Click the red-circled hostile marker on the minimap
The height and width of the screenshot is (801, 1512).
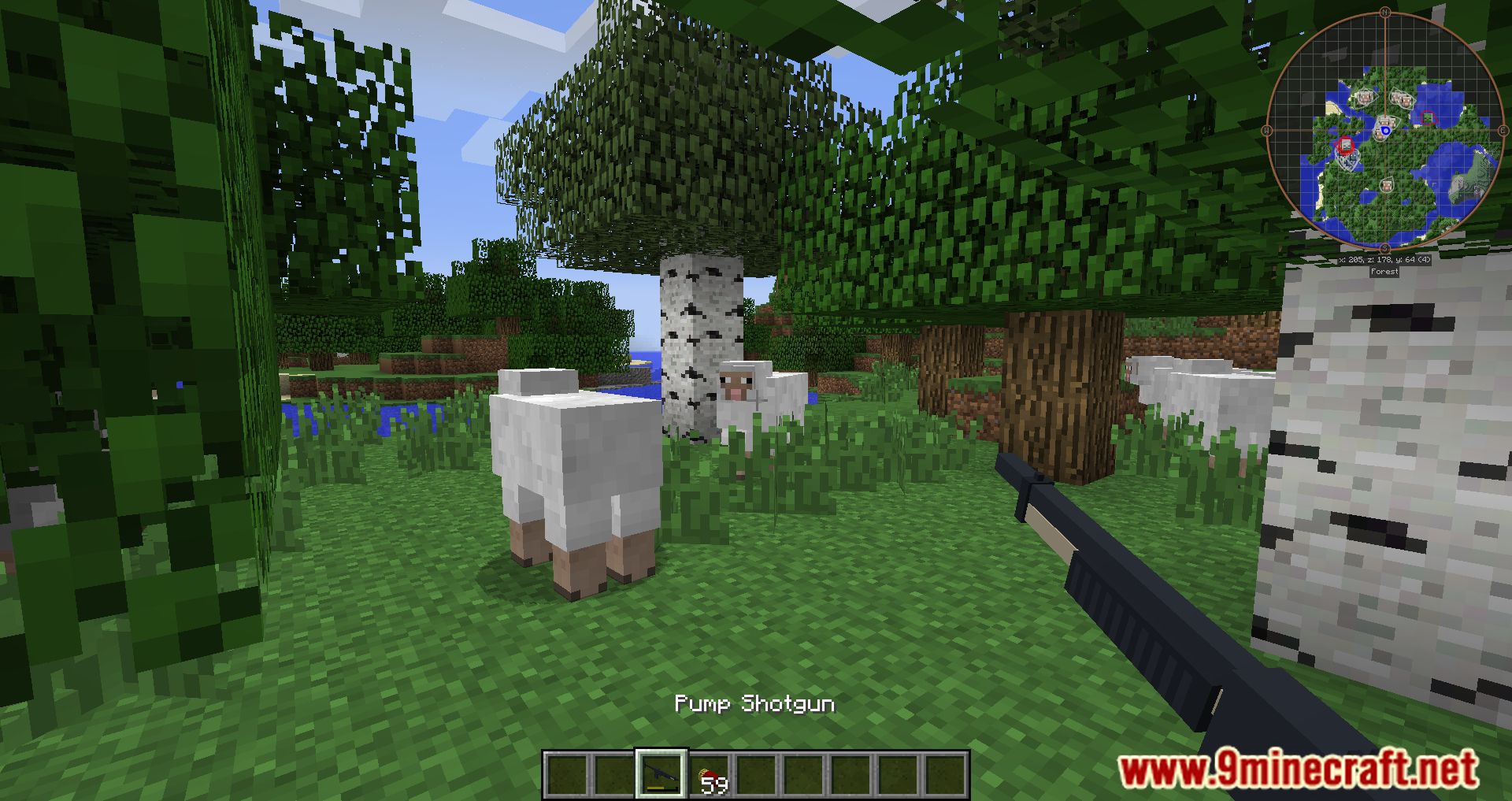pyautogui.click(x=1345, y=144)
